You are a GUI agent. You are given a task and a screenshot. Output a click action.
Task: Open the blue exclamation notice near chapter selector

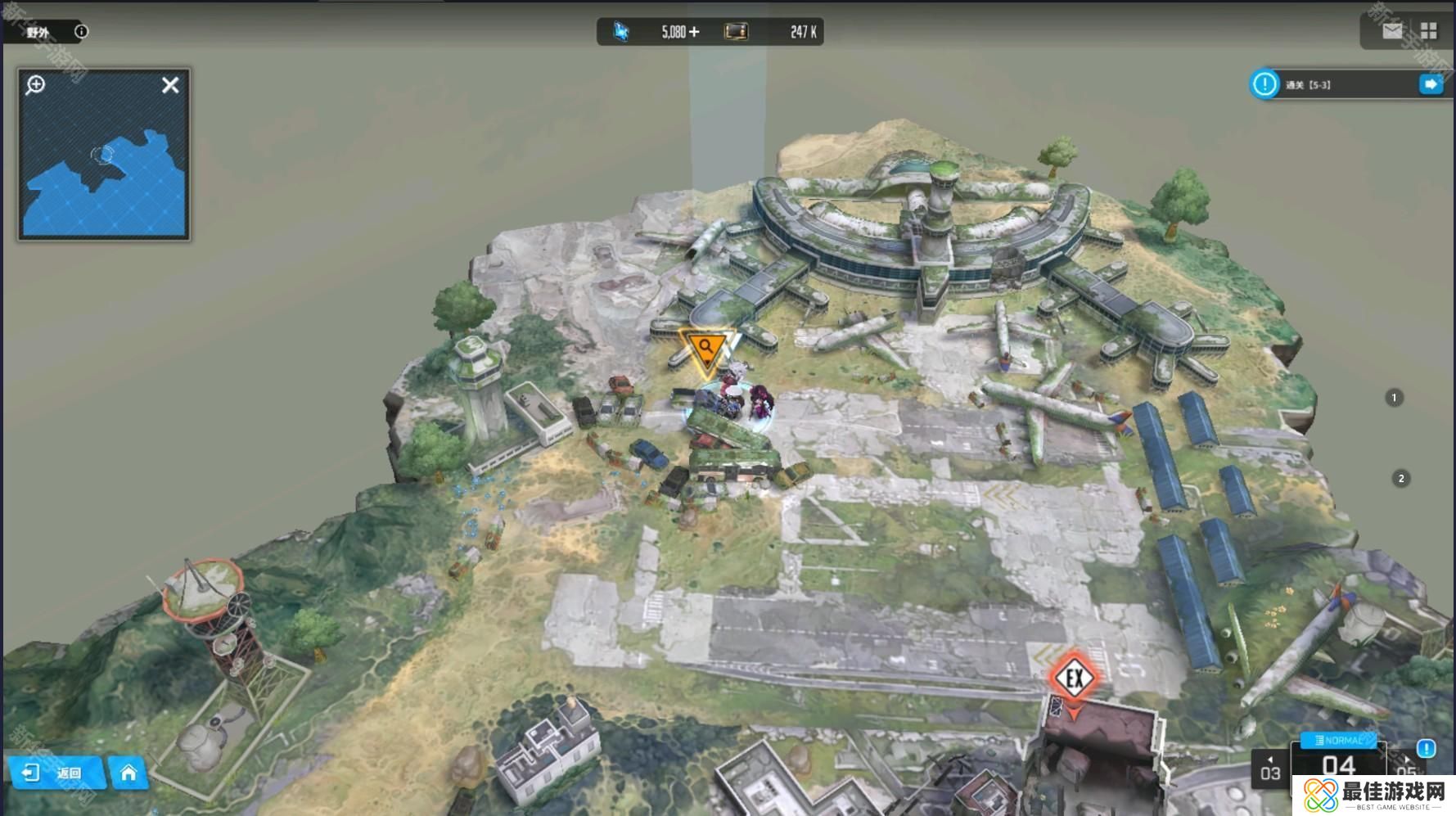[x=1426, y=748]
